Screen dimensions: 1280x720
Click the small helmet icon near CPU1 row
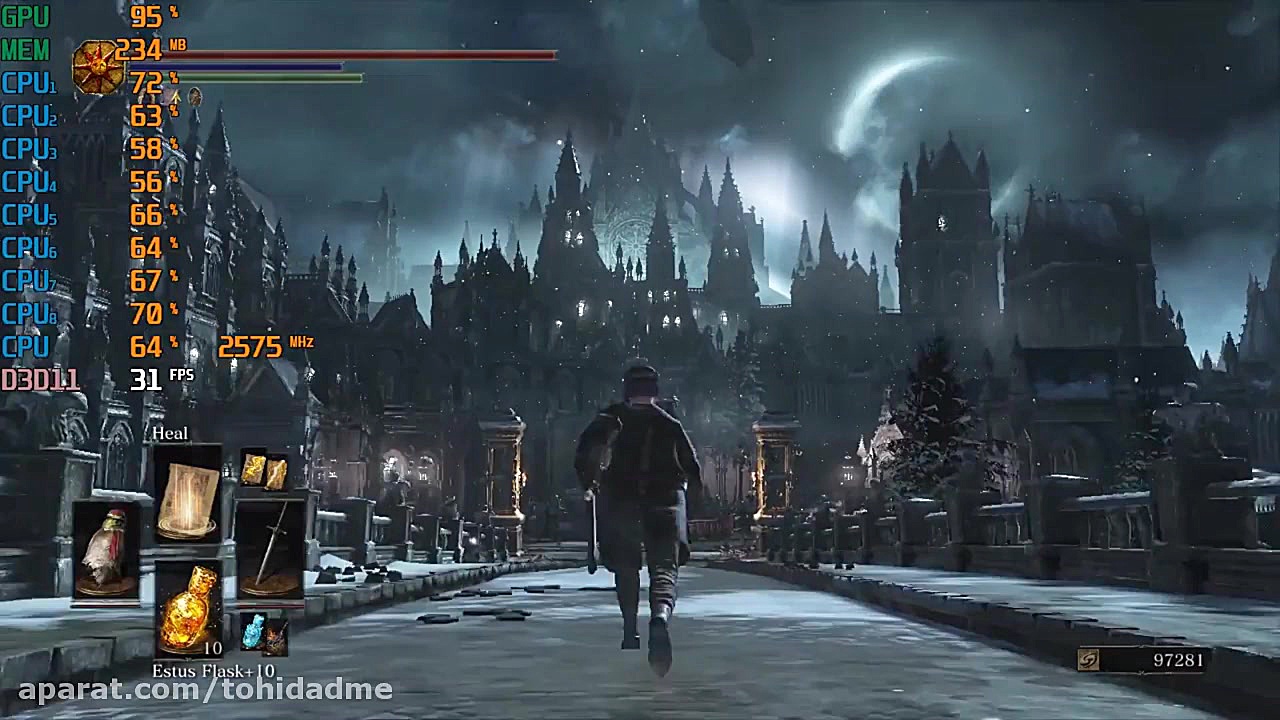click(194, 98)
